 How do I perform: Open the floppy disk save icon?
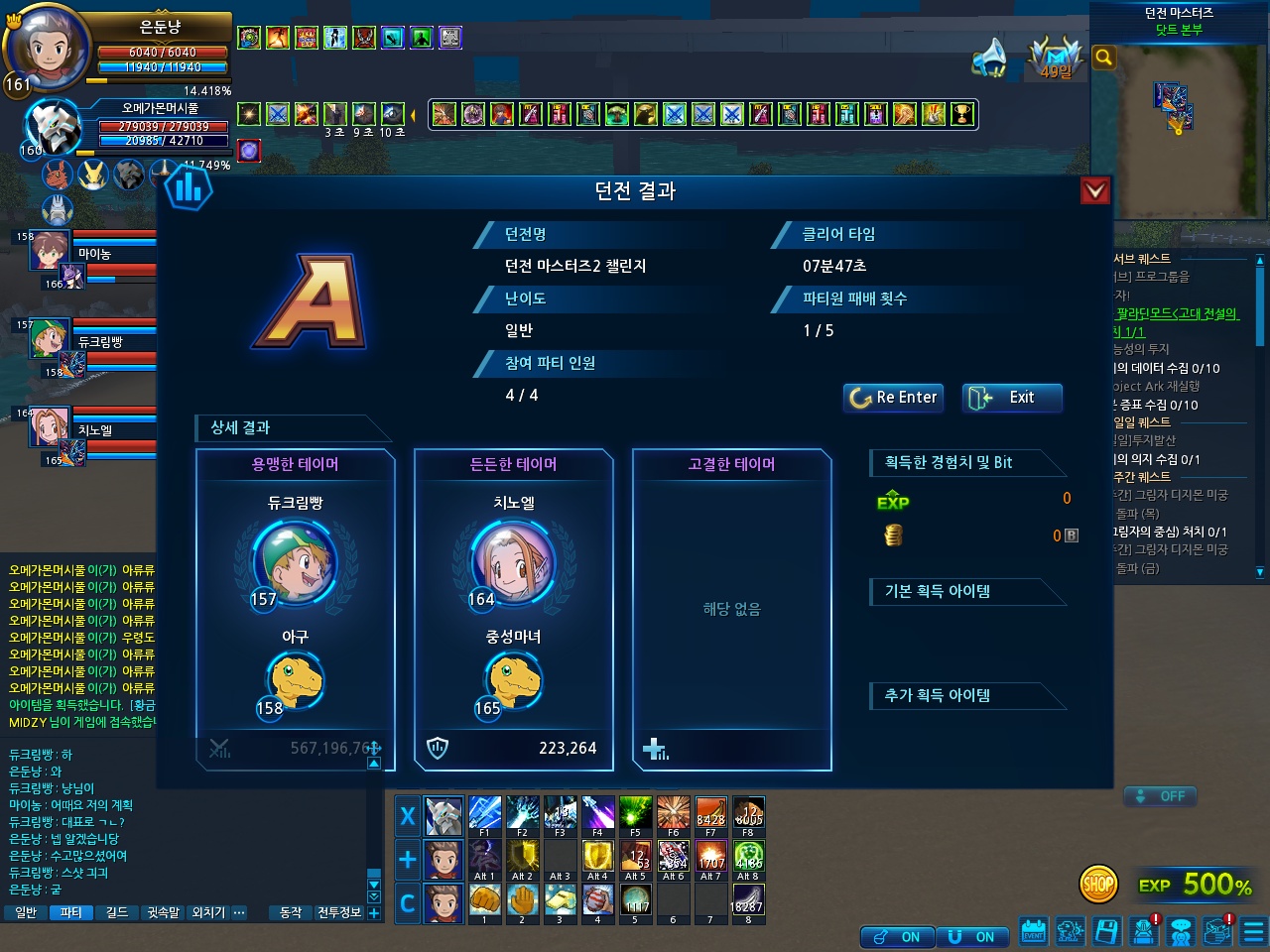(1107, 932)
